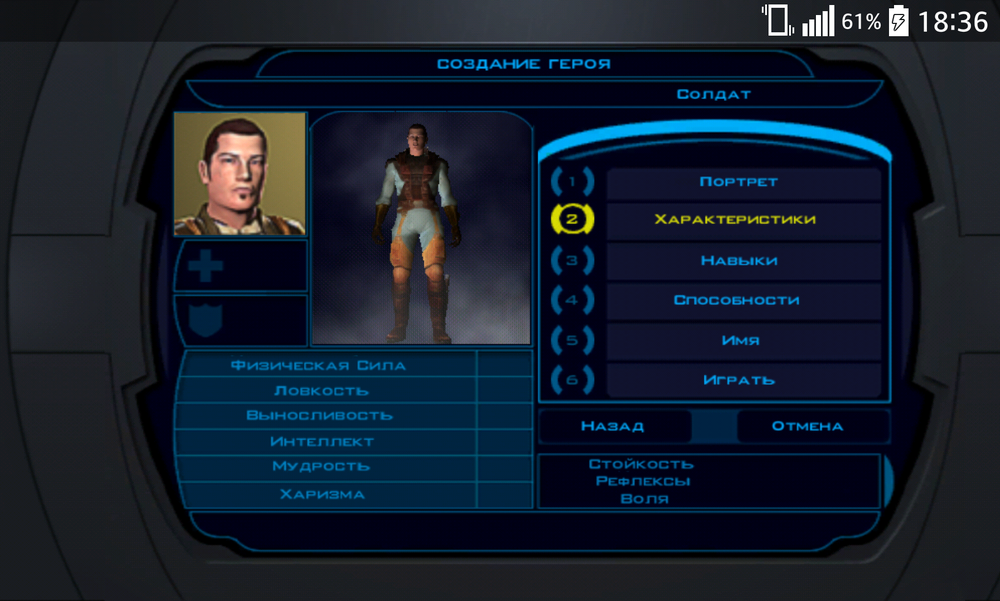1000x601 pixels.
Task: Cancel with the Отмена button
Action: [x=807, y=426]
